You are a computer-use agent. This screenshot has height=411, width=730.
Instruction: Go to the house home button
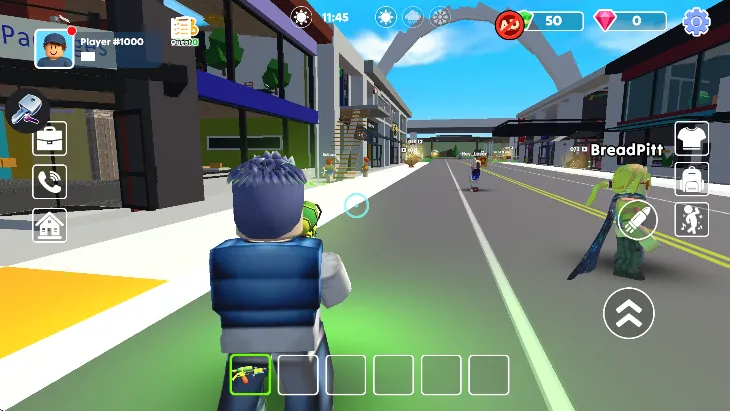coord(50,225)
